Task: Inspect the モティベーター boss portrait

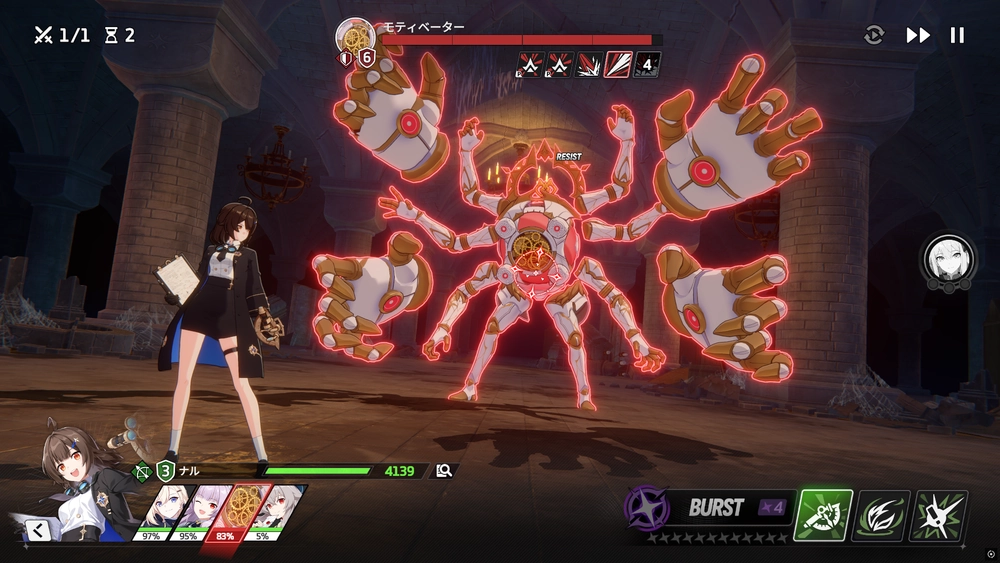Action: click(x=355, y=38)
